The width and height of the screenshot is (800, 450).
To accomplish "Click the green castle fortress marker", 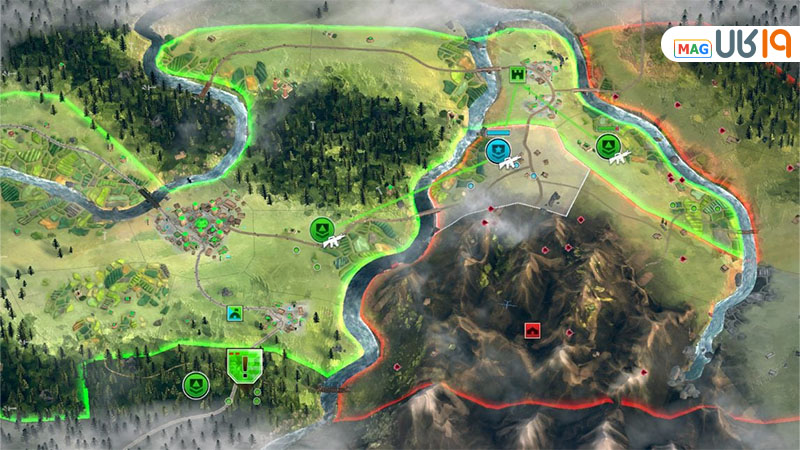I will click(x=518, y=75).
